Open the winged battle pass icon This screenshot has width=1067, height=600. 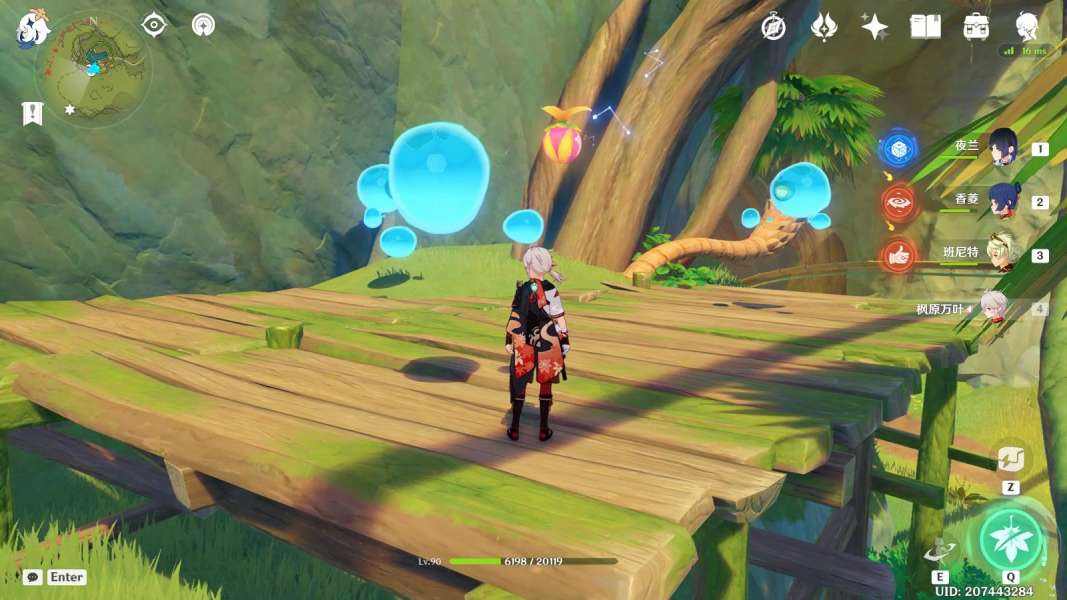pyautogui.click(x=824, y=27)
